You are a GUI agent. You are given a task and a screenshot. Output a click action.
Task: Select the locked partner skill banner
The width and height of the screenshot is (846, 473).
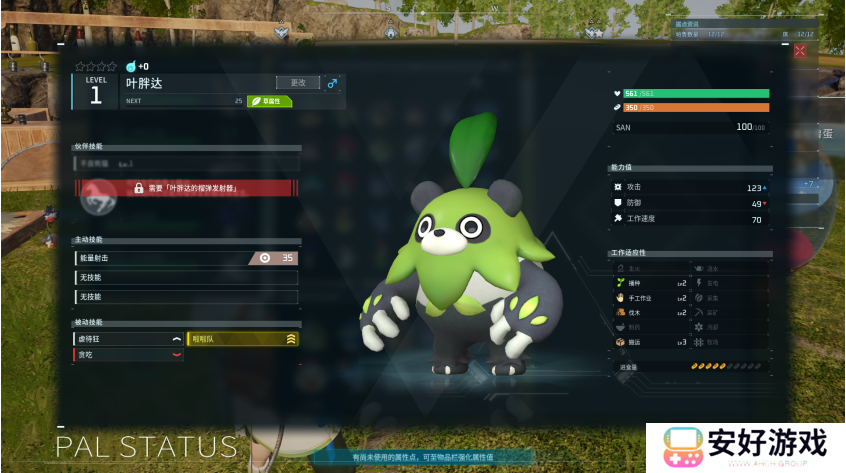click(x=188, y=188)
